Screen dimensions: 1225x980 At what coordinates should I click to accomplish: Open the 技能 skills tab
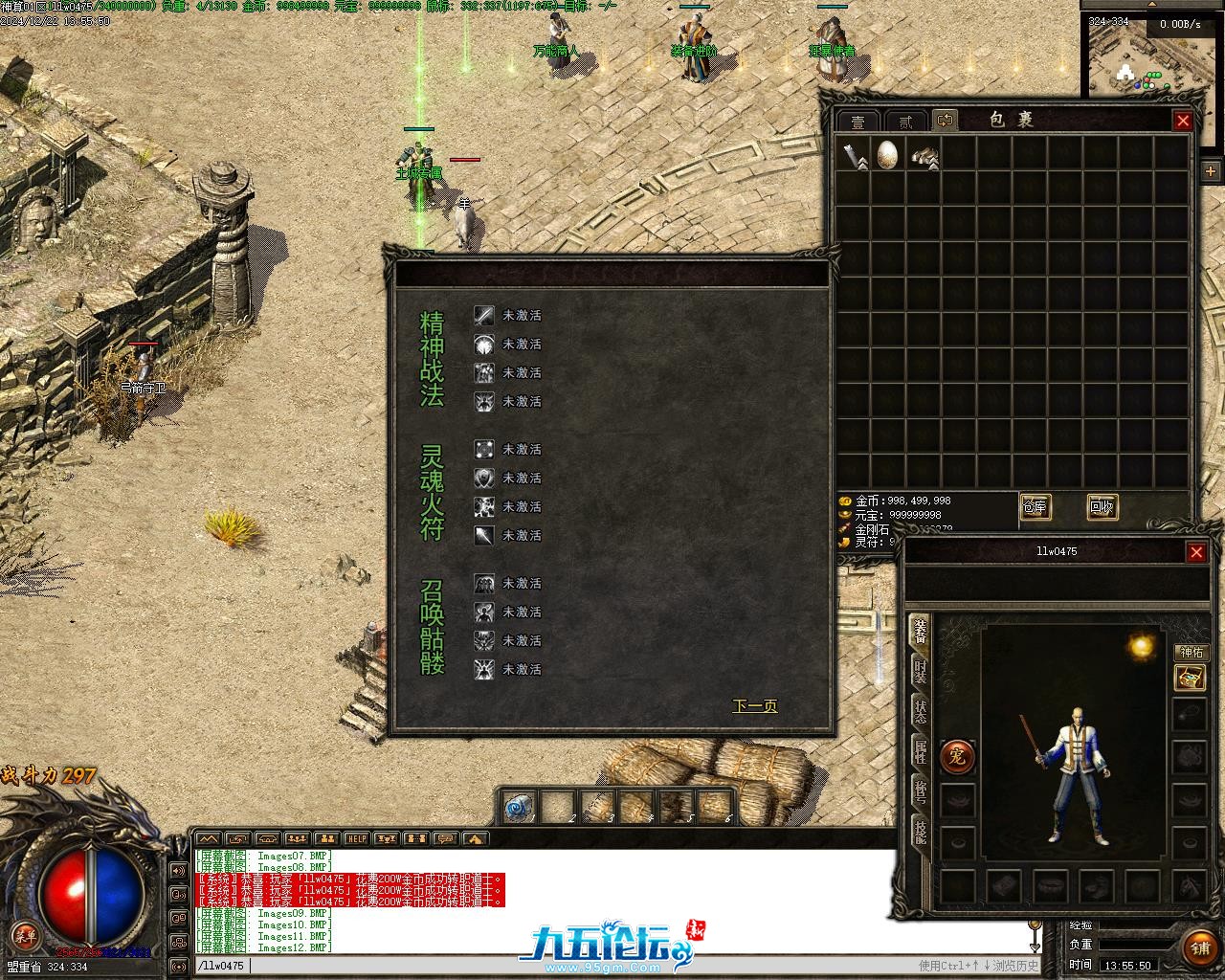click(920, 832)
